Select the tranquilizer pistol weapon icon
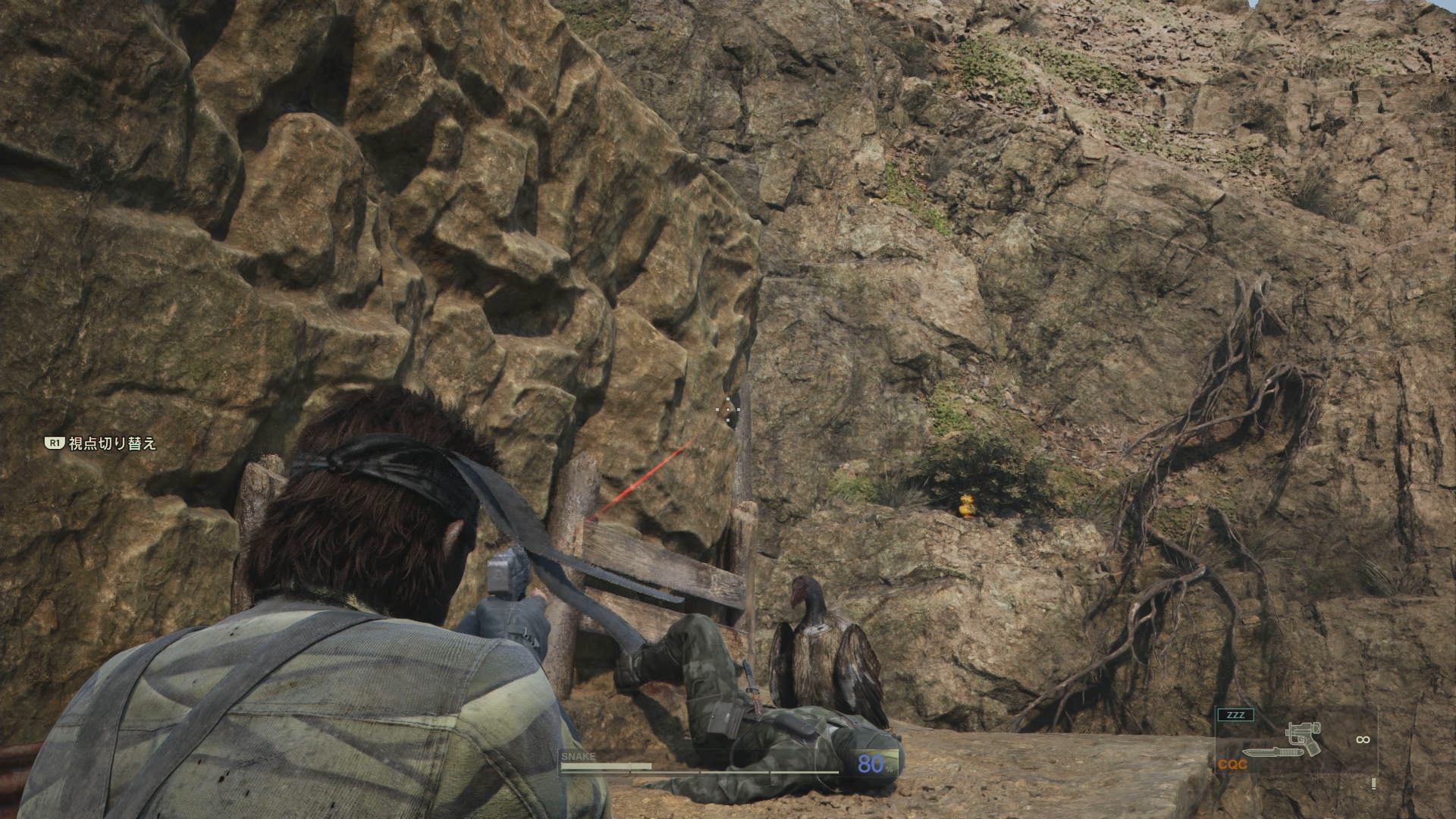The image size is (1456, 819). [1303, 736]
